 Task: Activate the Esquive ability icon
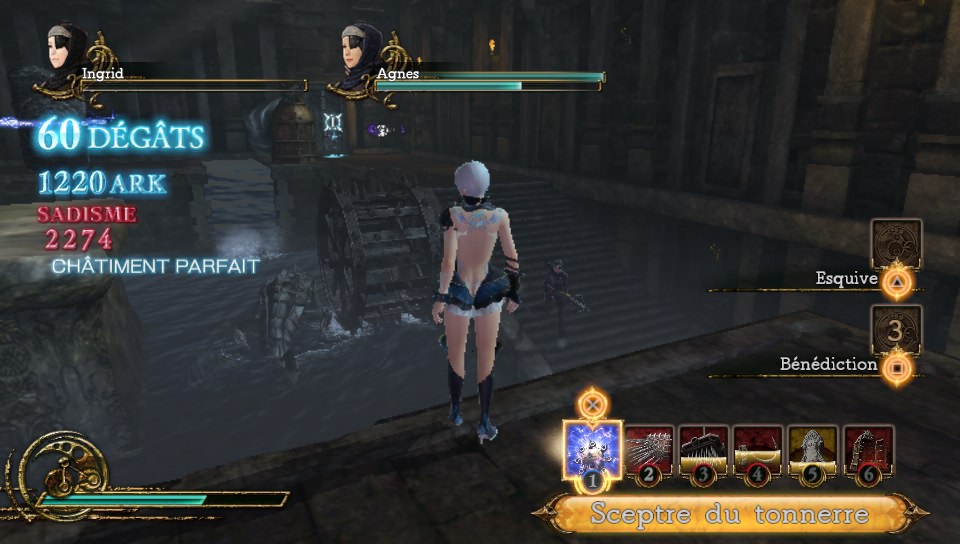(x=896, y=244)
